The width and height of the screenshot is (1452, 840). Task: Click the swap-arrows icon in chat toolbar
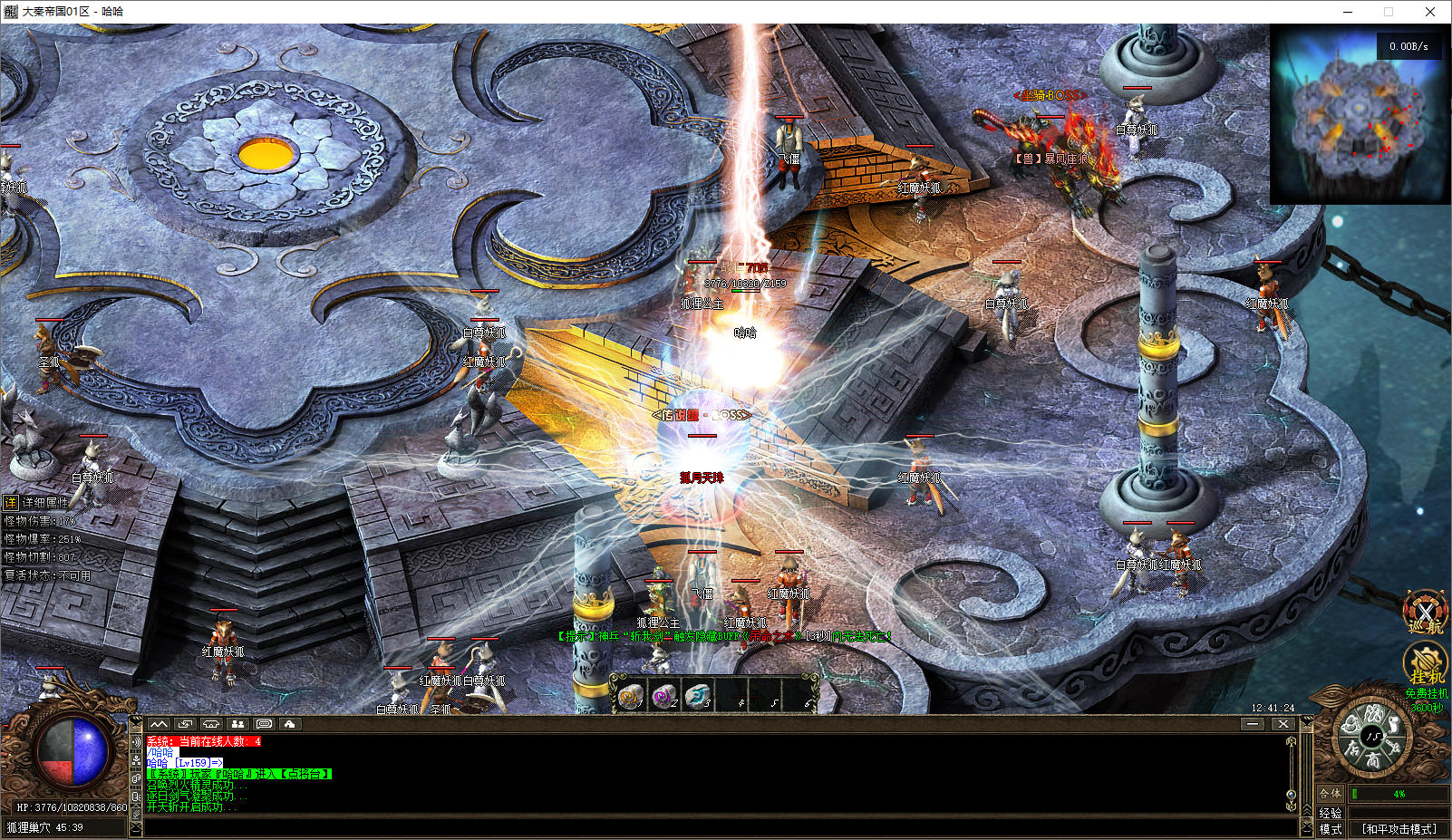[186, 724]
